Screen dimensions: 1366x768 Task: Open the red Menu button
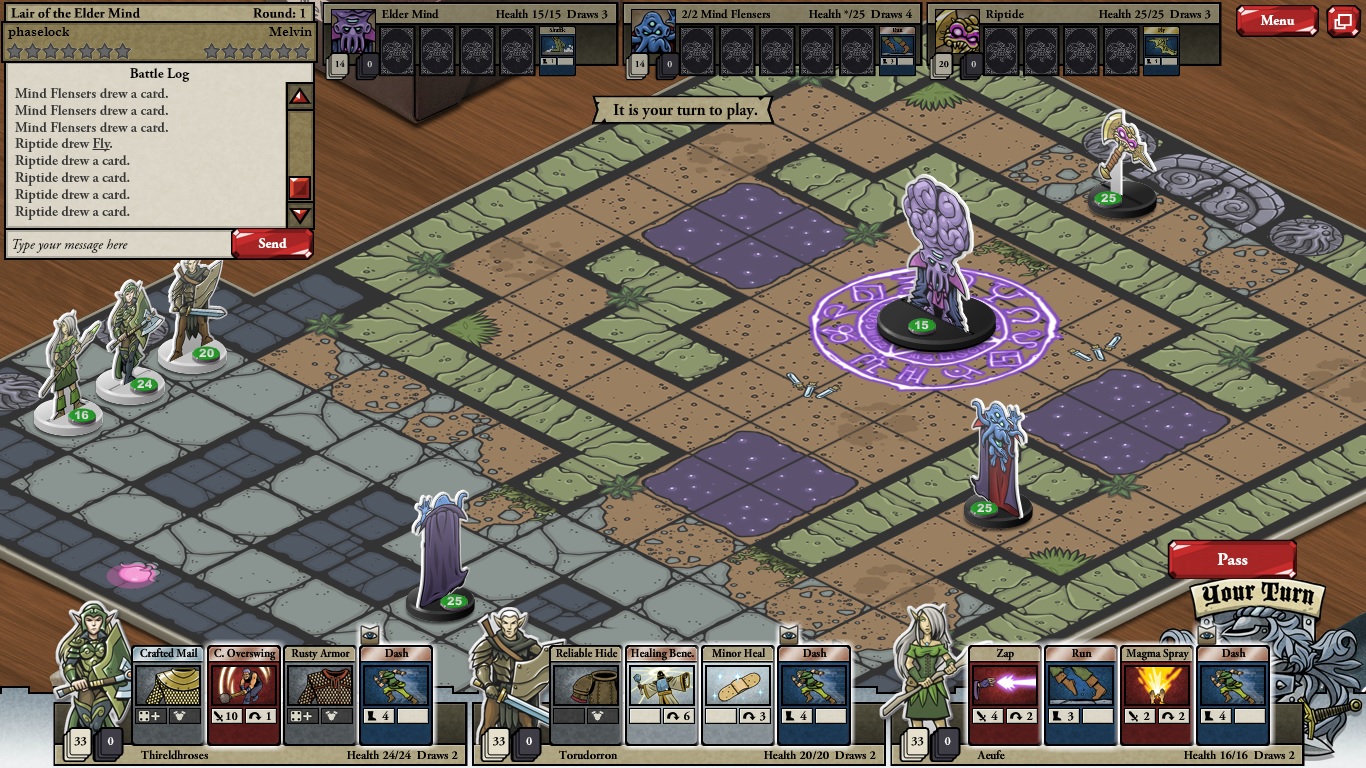1276,21
